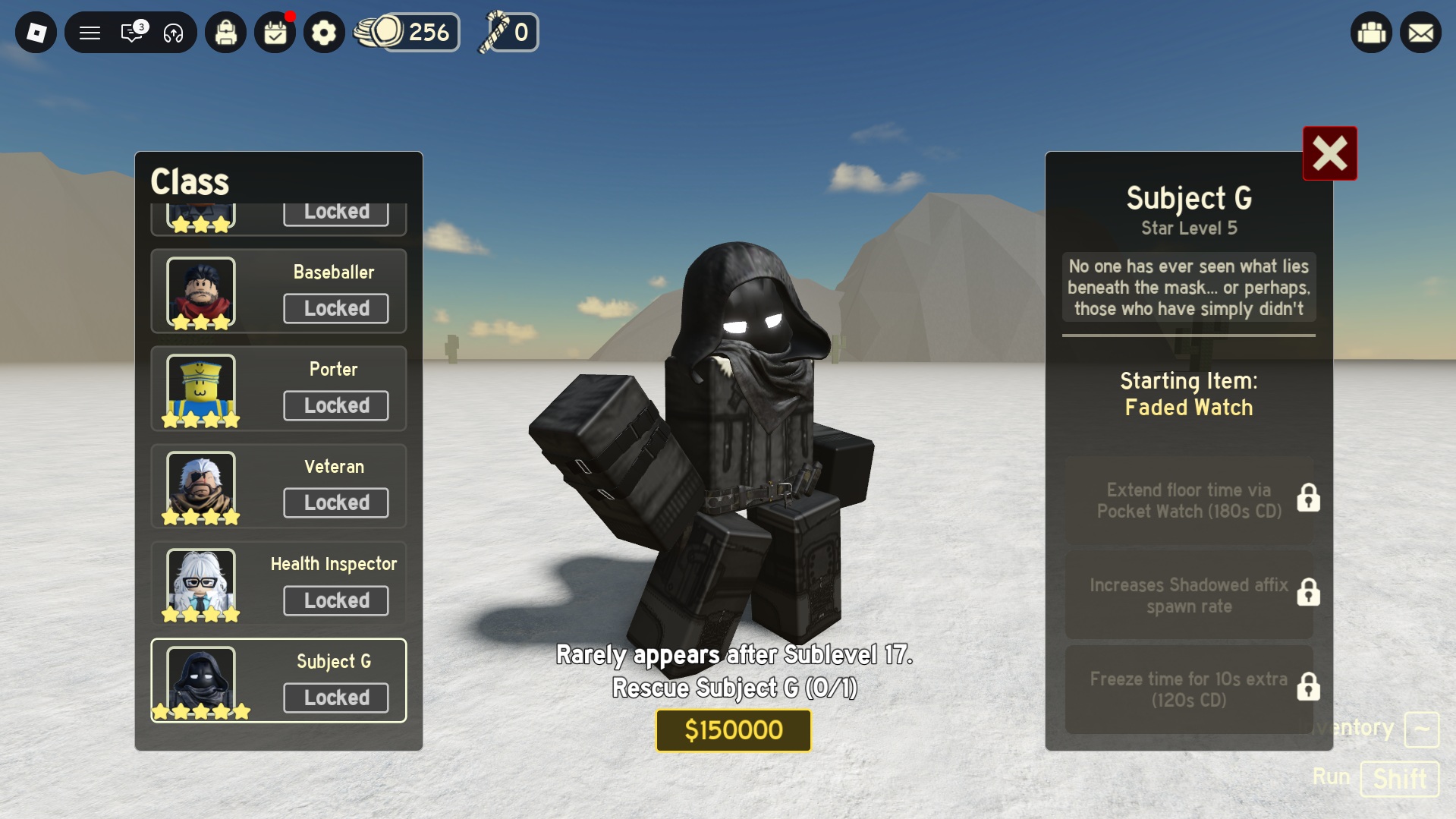Open the Roblox chat window
This screenshot has height=819, width=1456.
point(132,33)
